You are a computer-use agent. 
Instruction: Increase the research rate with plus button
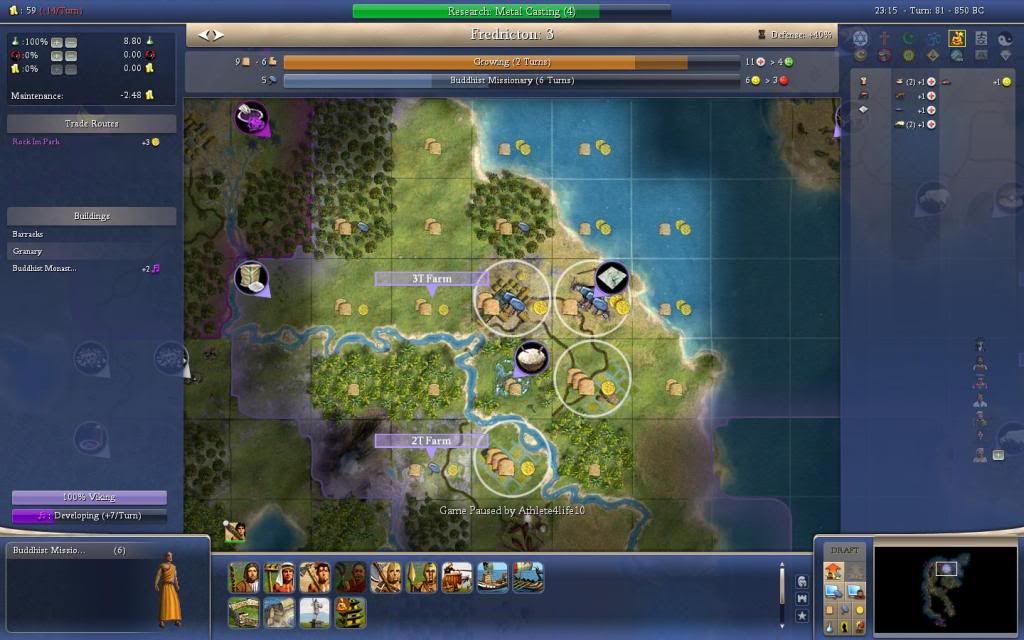coord(56,42)
